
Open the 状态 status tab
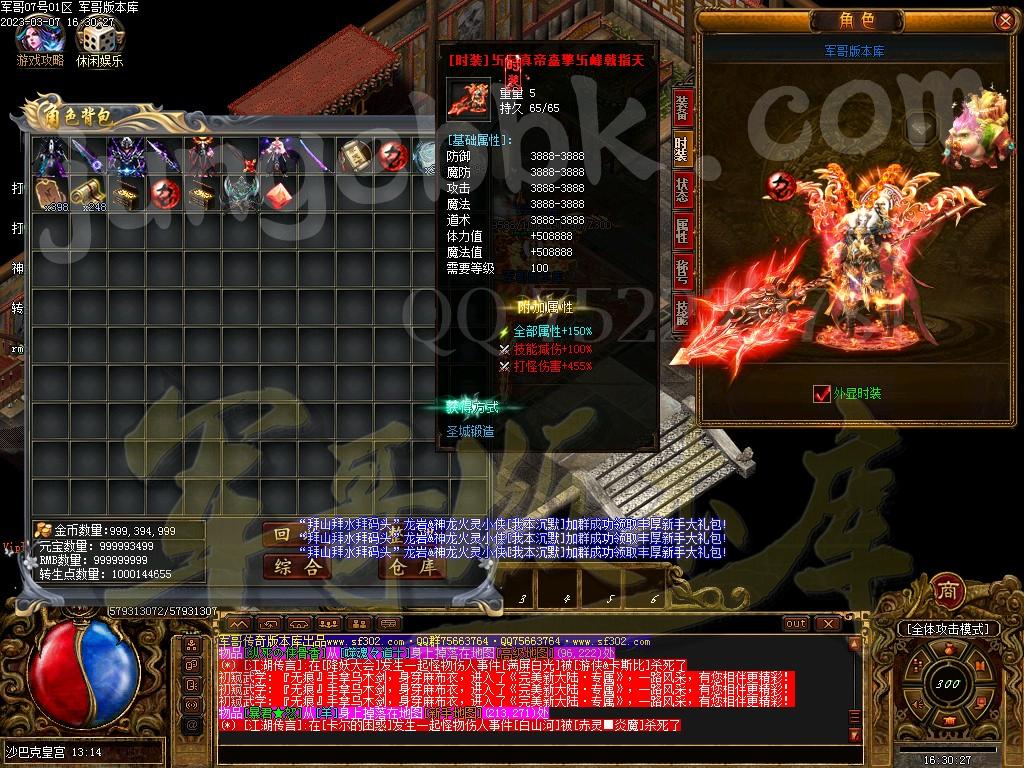pos(682,192)
